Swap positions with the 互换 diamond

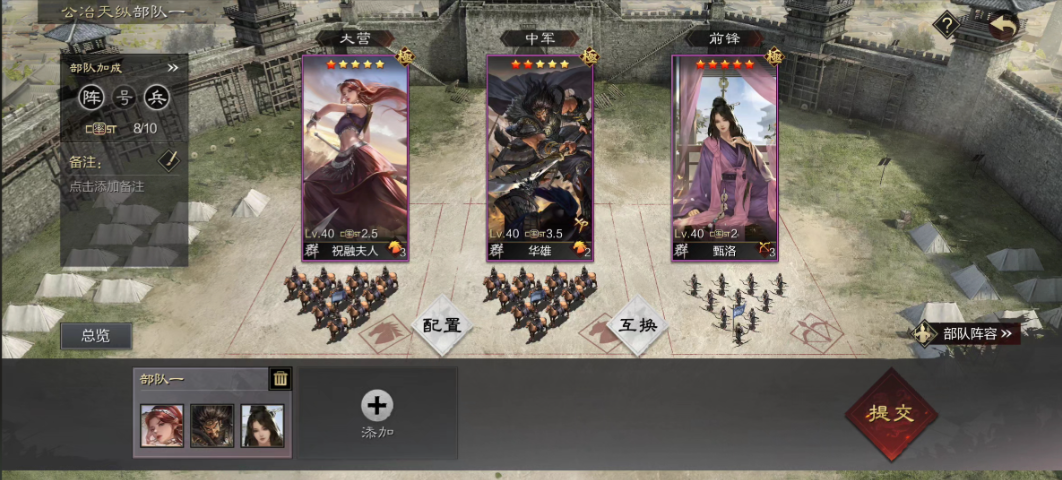coord(638,325)
